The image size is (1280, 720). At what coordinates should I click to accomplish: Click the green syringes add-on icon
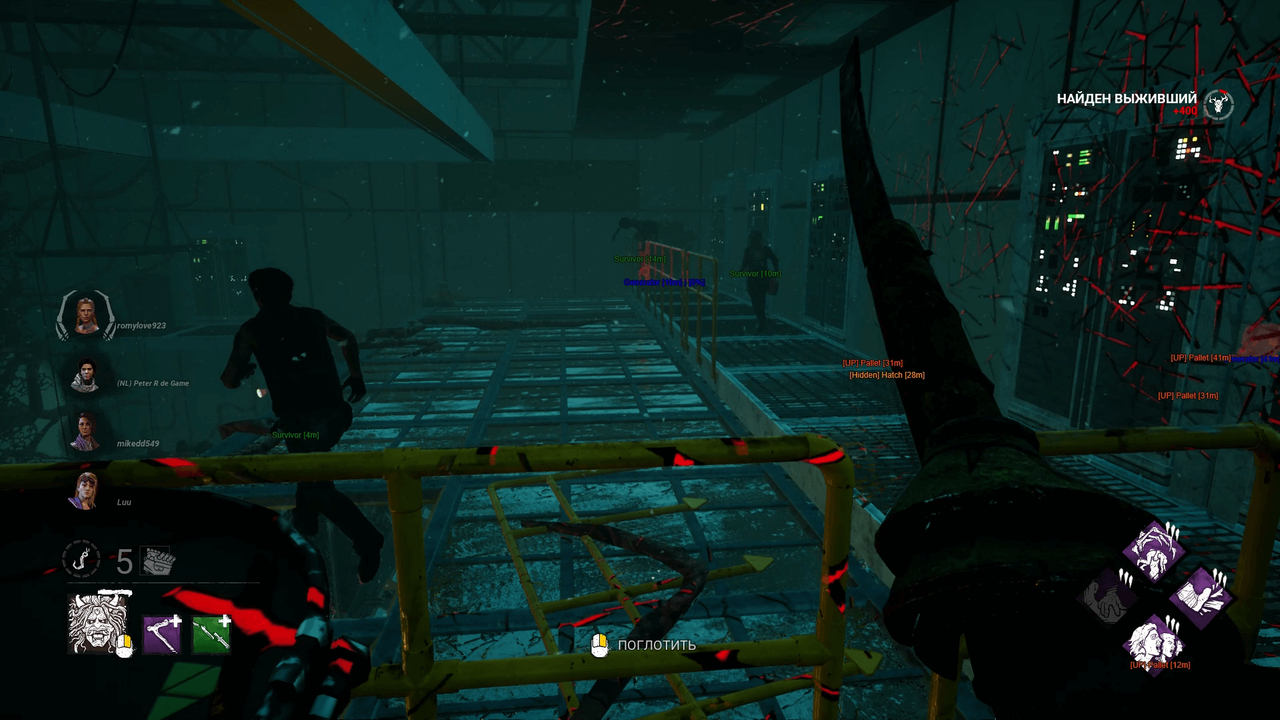click(212, 632)
